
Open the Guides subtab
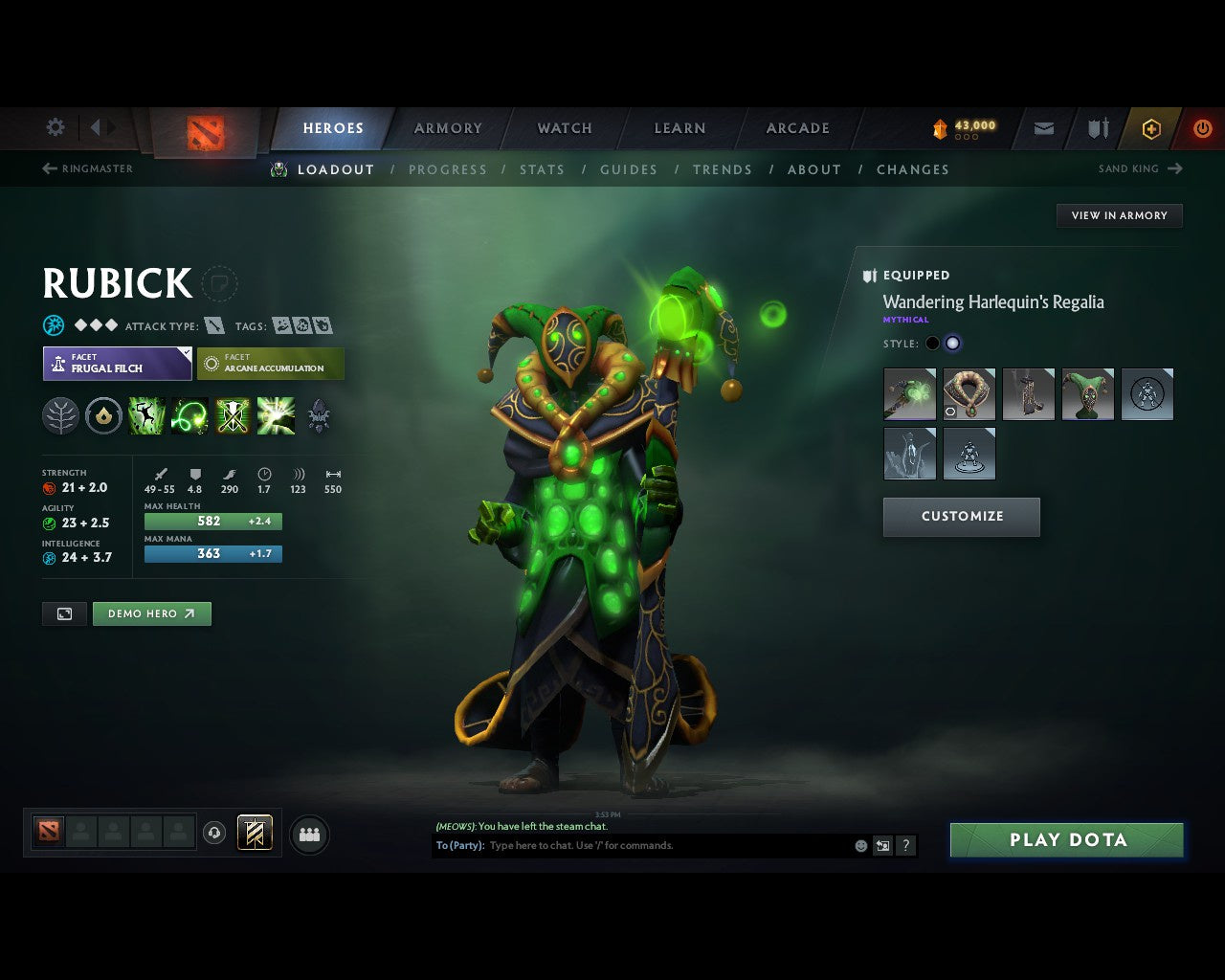(x=629, y=169)
